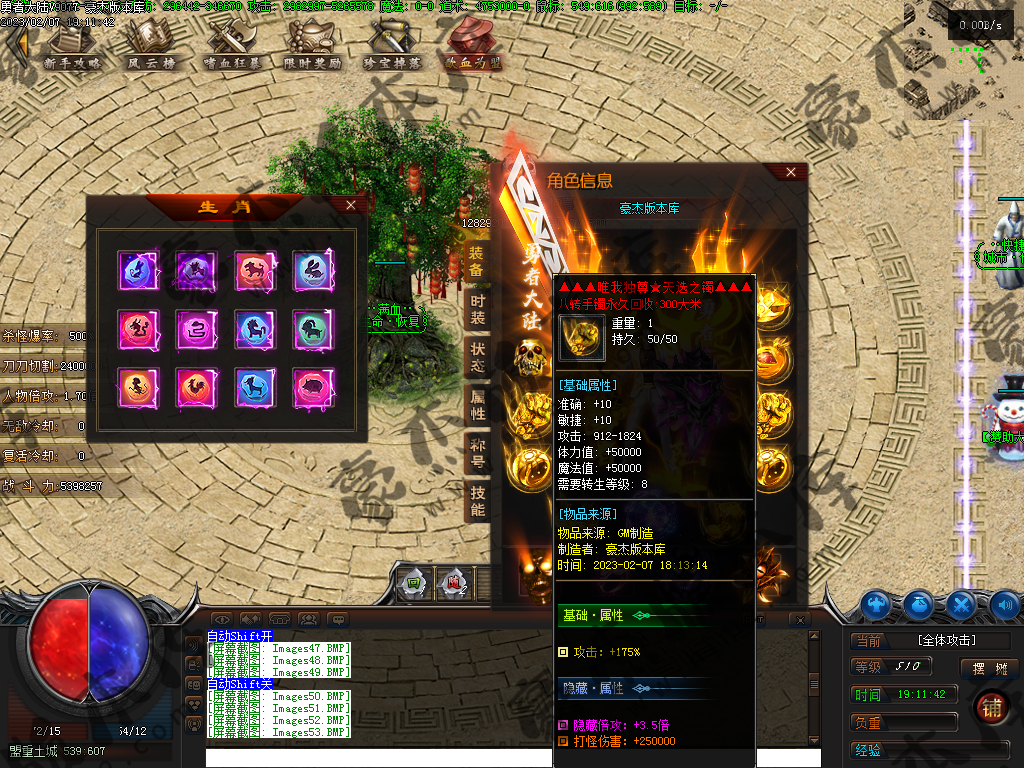This screenshot has width=1024, height=768.
Task: Close the 生肖 zodiac window
Action: tap(350, 205)
